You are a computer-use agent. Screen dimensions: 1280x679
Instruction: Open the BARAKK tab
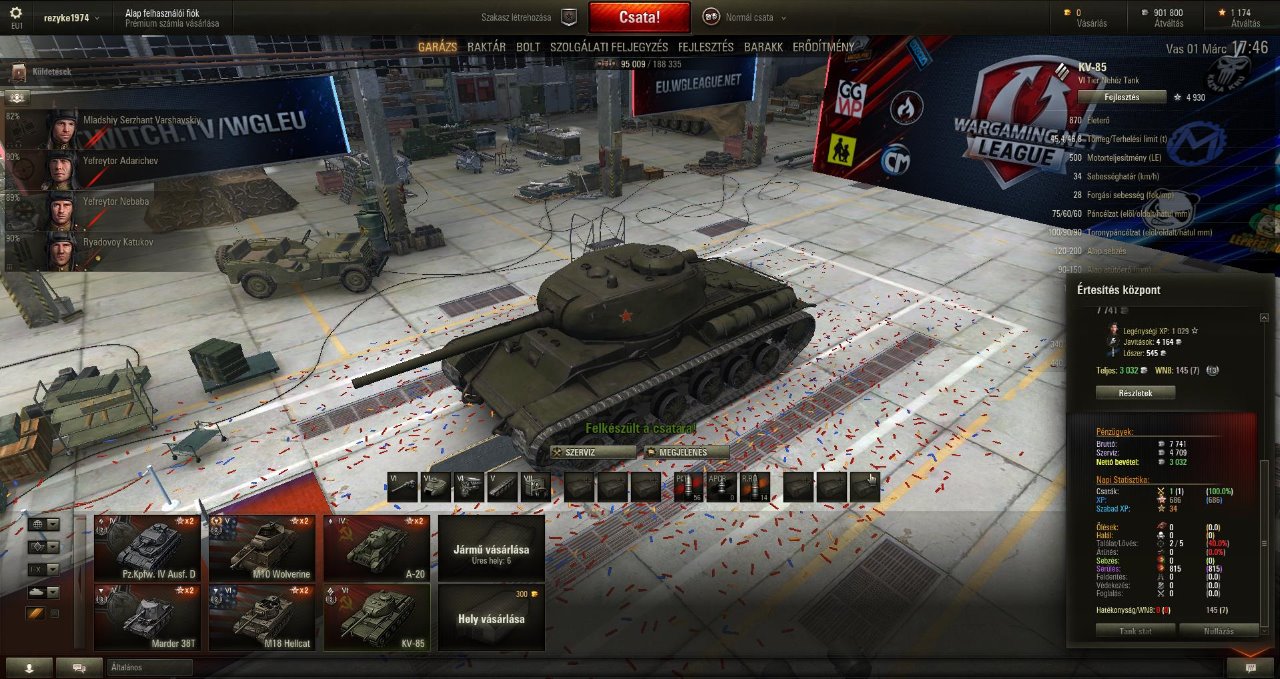763,47
